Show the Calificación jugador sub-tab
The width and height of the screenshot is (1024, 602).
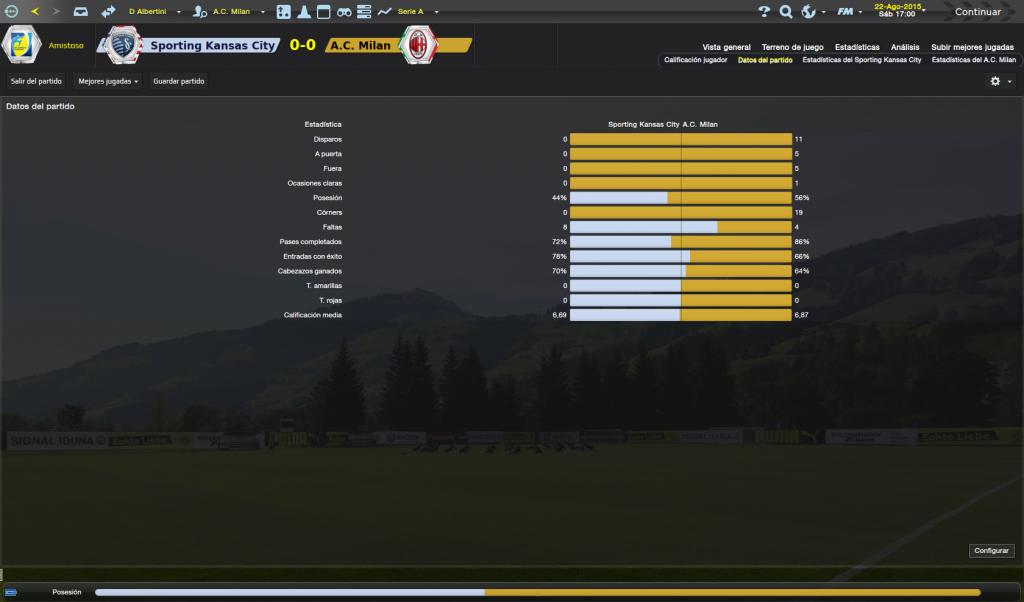tap(695, 60)
